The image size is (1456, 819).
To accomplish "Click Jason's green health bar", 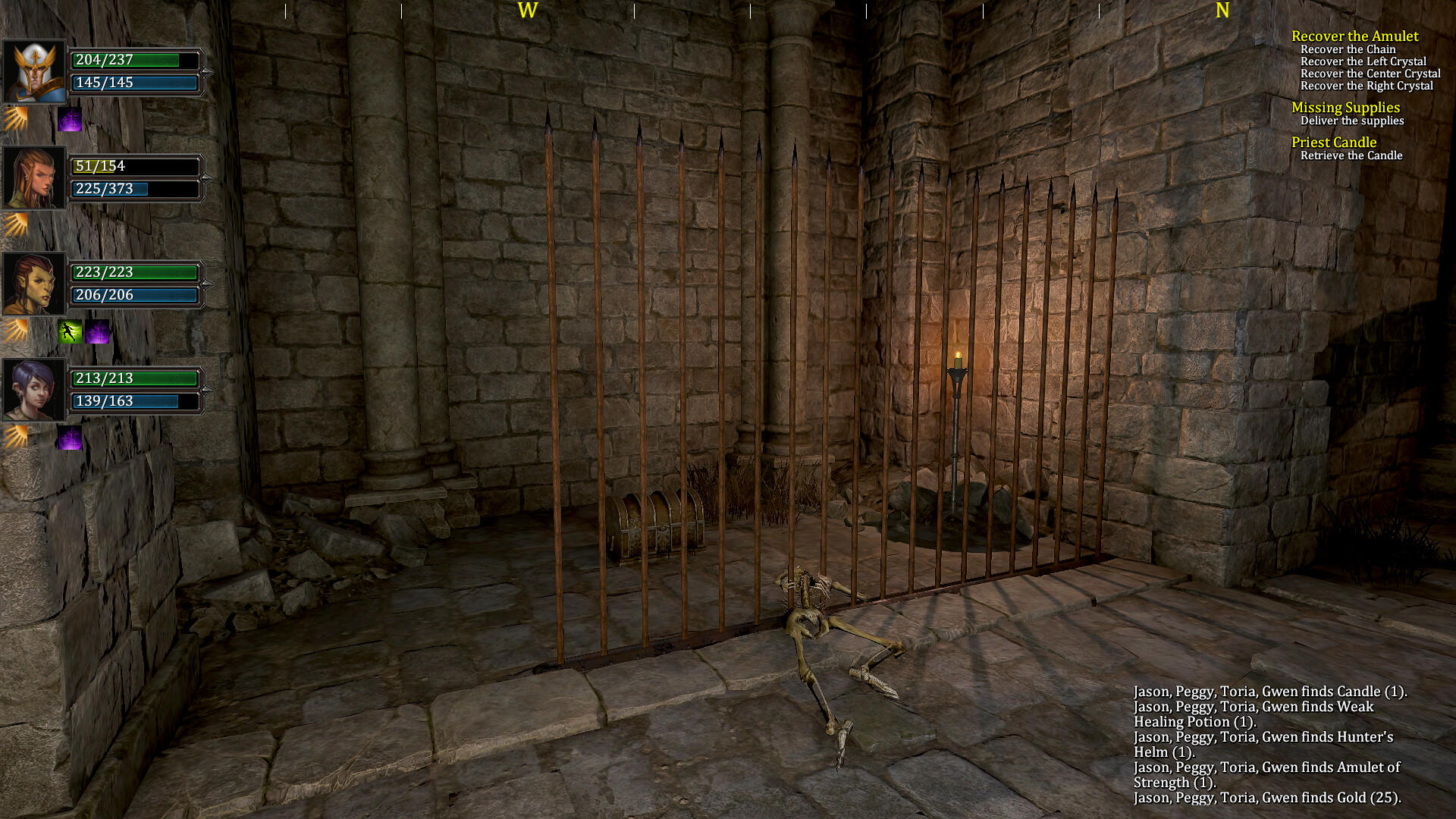I will pyautogui.click(x=135, y=61).
